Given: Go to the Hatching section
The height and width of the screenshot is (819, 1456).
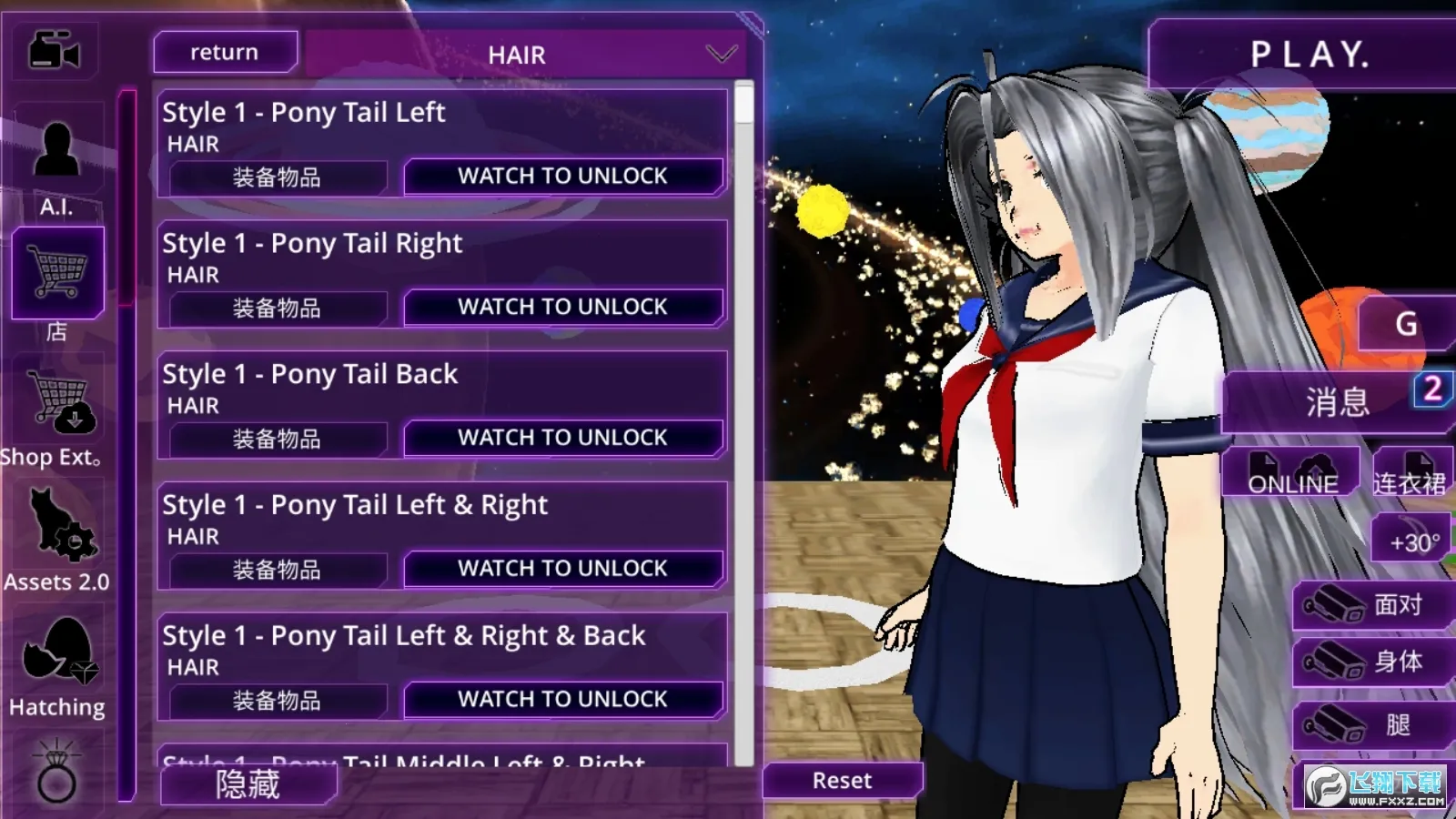Looking at the screenshot, I should pos(58,664).
